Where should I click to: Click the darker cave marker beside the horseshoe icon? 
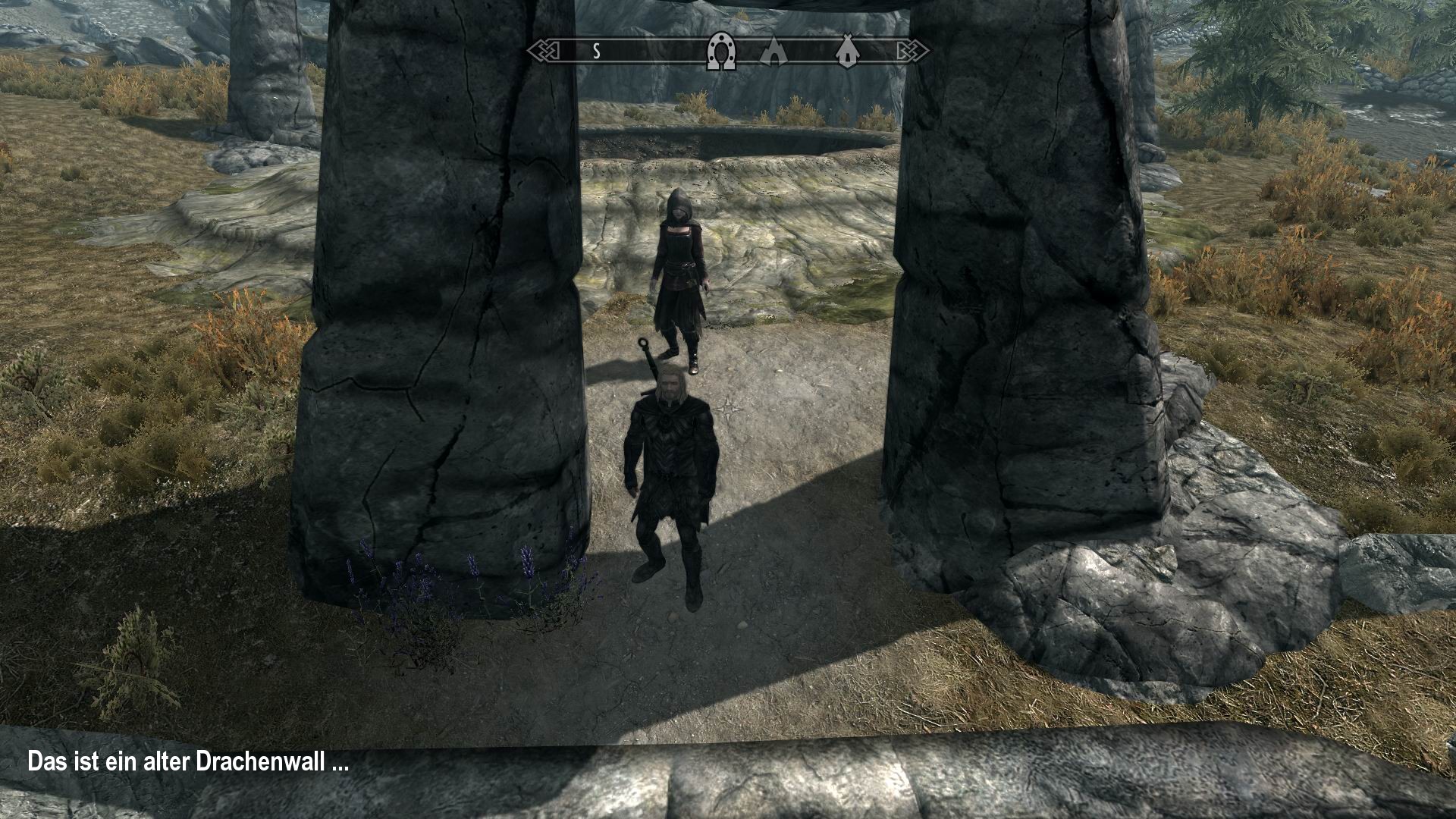pyautogui.click(x=774, y=53)
